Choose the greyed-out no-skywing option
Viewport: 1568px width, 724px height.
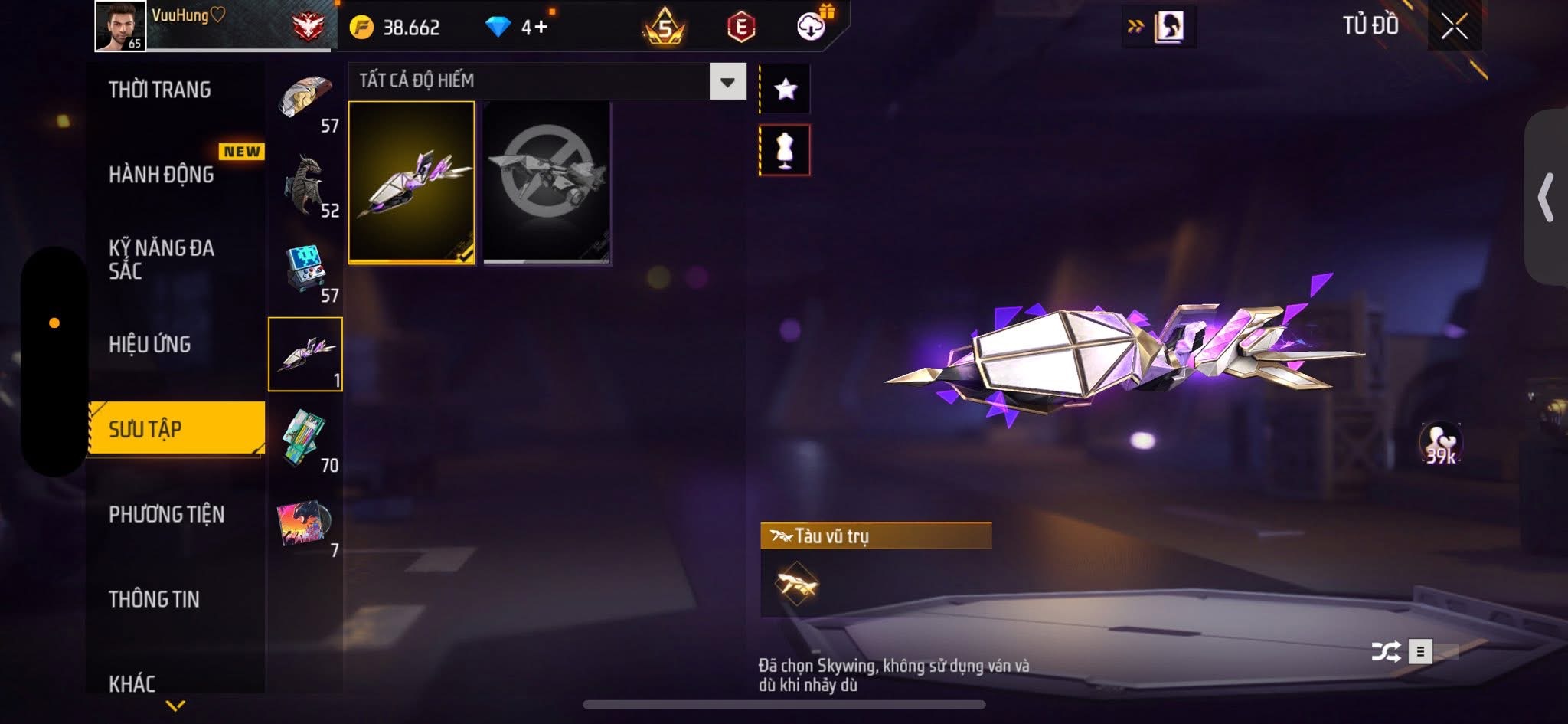(547, 182)
